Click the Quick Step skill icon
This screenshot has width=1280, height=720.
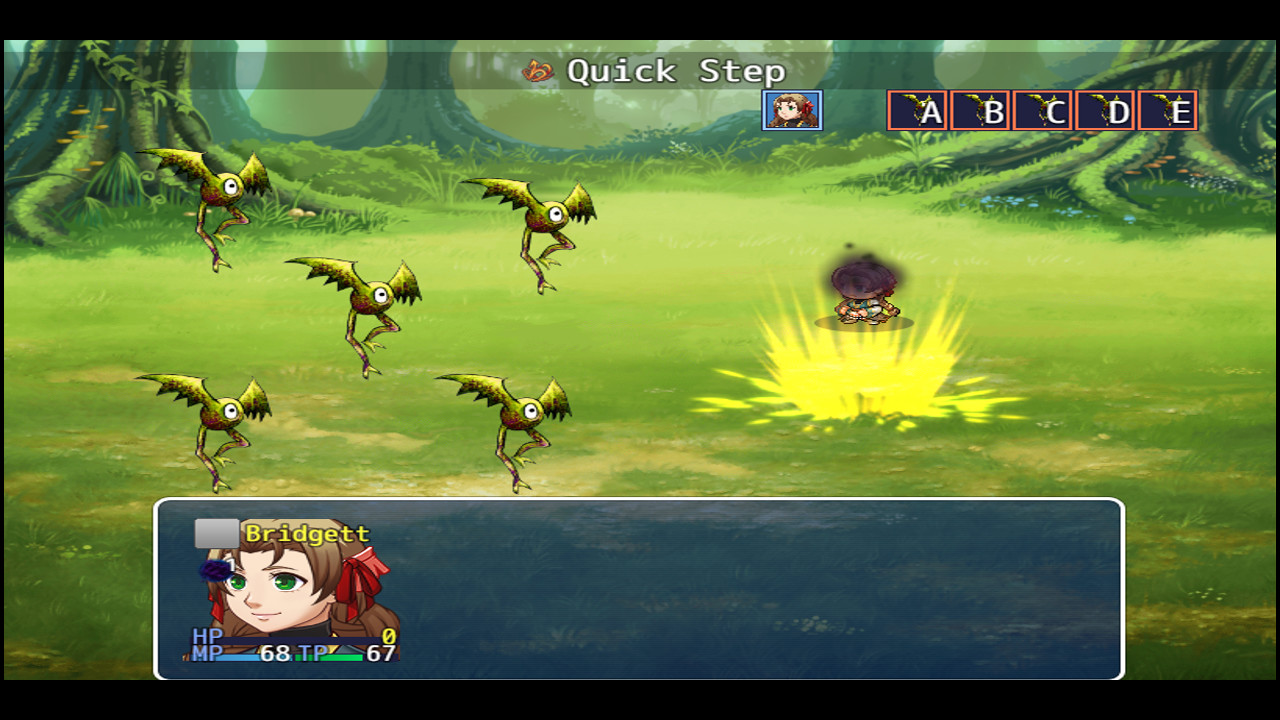click(540, 71)
